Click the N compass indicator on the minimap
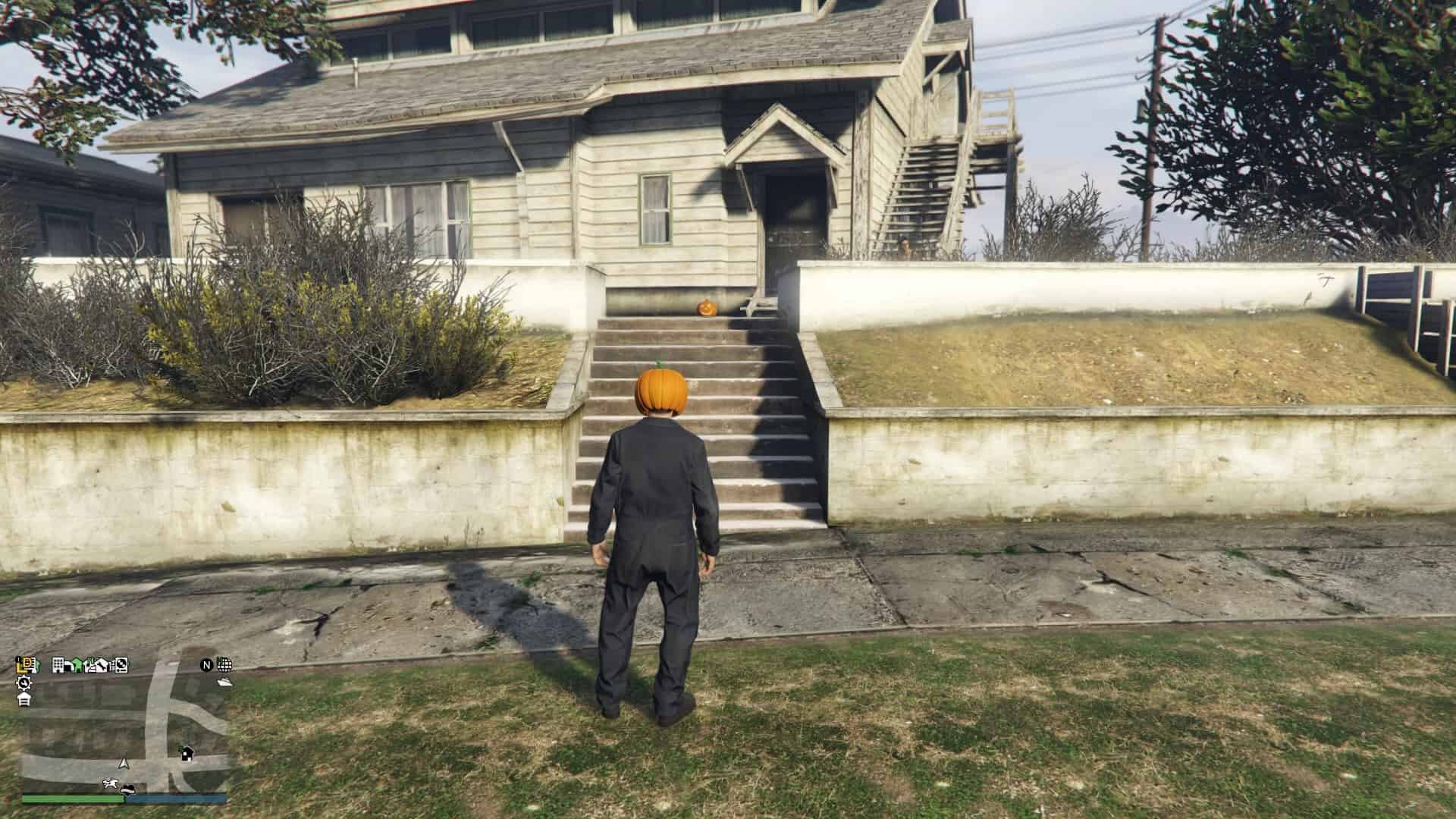1456x819 pixels. [x=206, y=665]
